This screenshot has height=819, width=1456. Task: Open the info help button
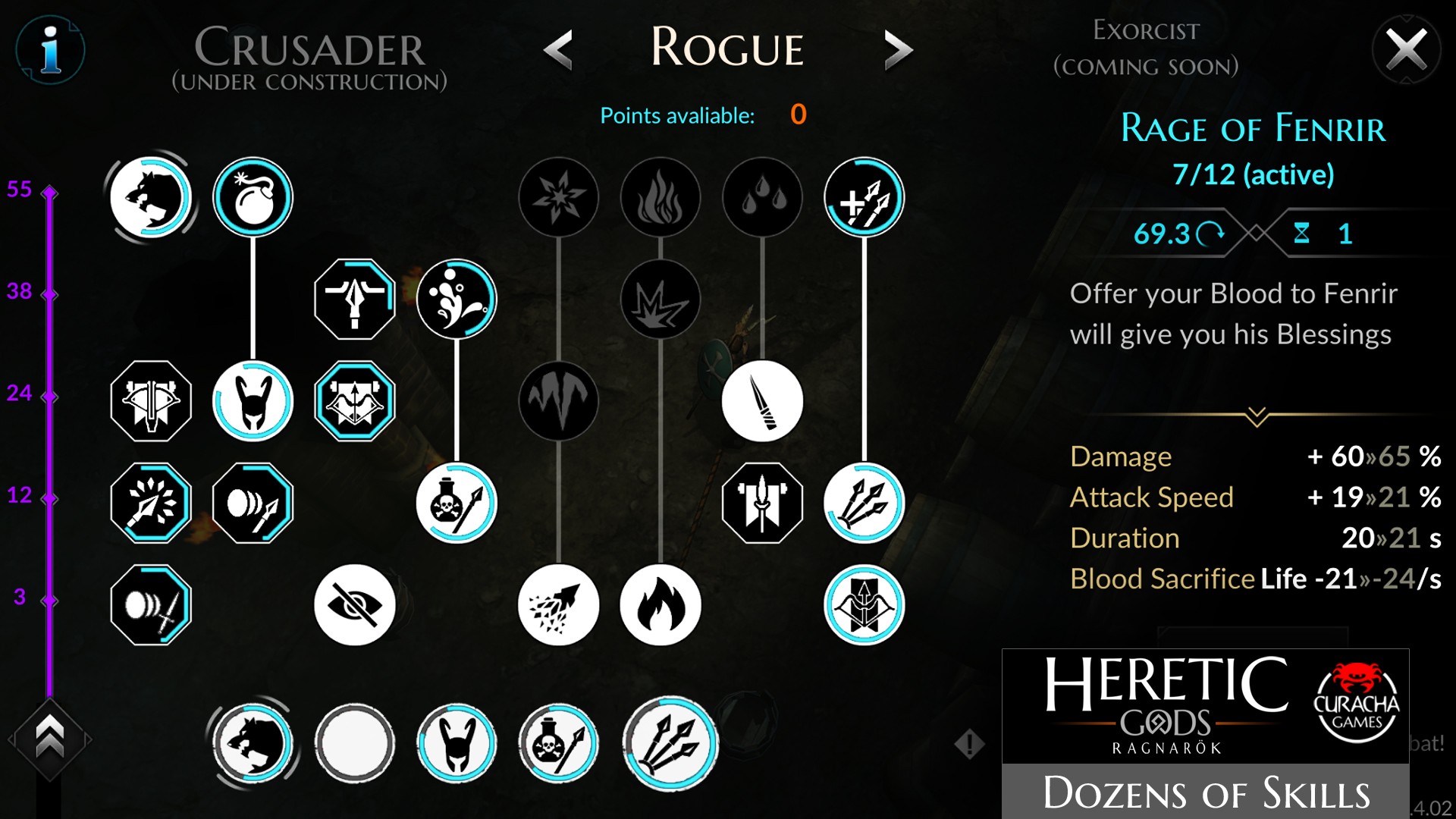50,50
